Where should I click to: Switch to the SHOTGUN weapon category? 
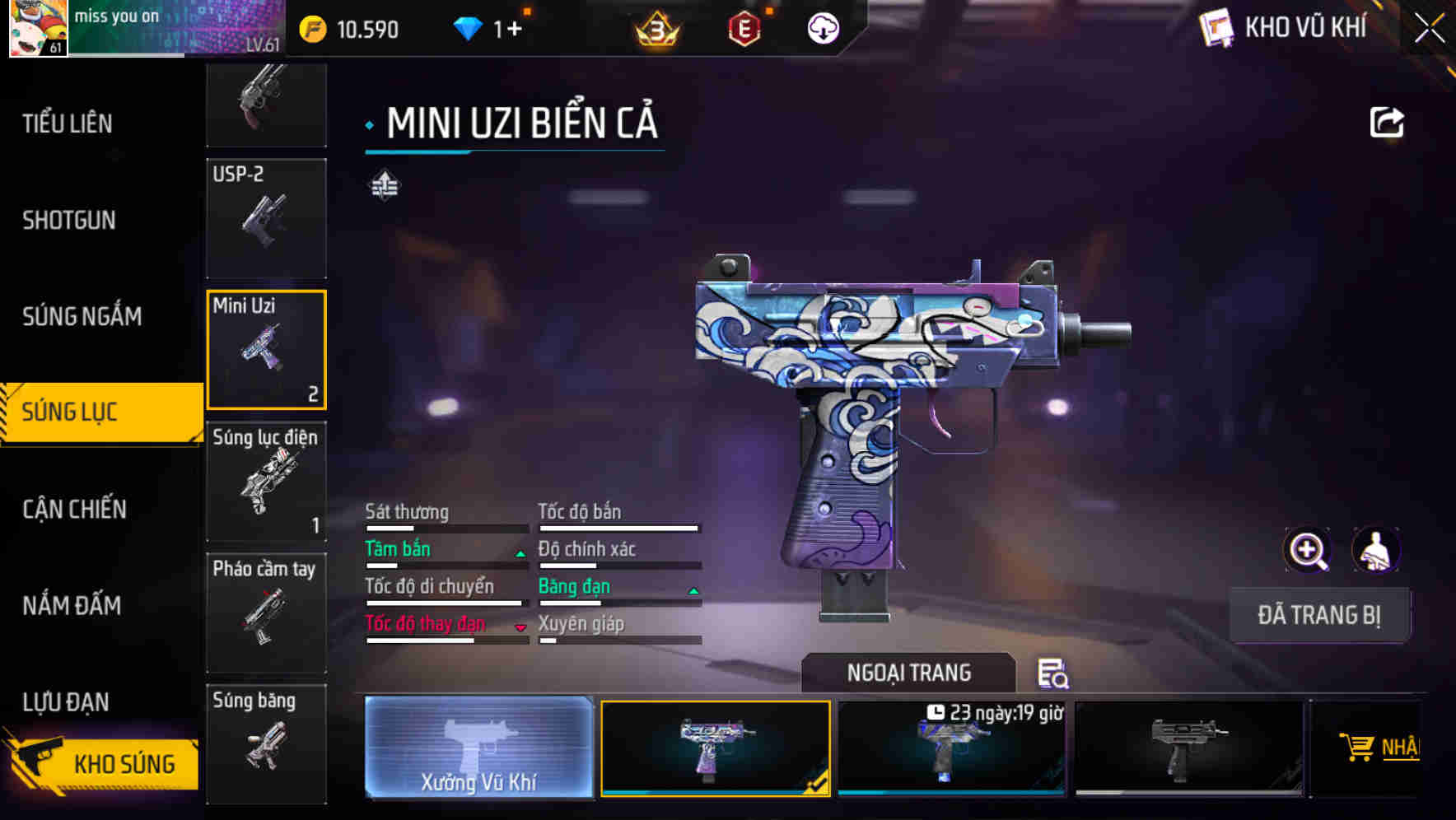pyautogui.click(x=69, y=220)
